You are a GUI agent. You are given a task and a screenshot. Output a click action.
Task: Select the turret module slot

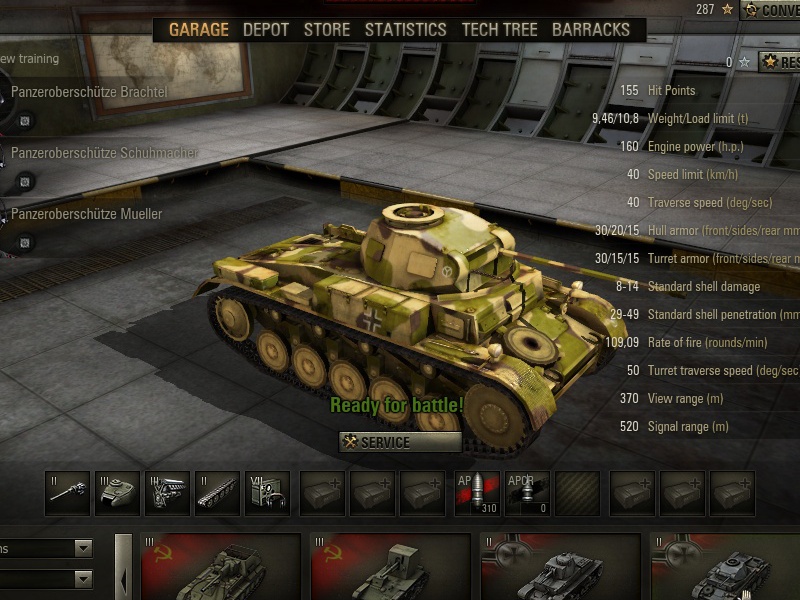117,494
